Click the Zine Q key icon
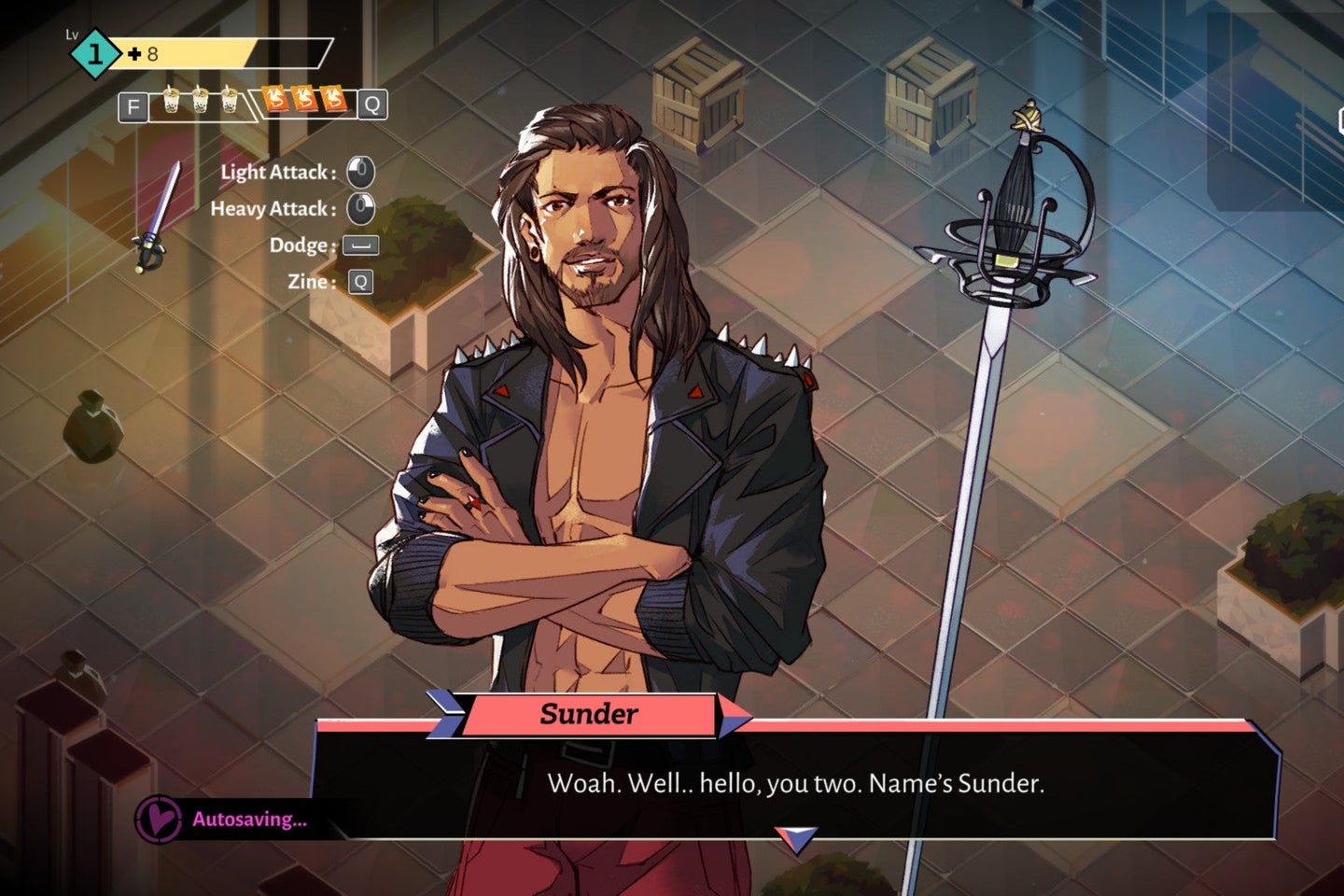Image resolution: width=1344 pixels, height=896 pixels. (358, 280)
